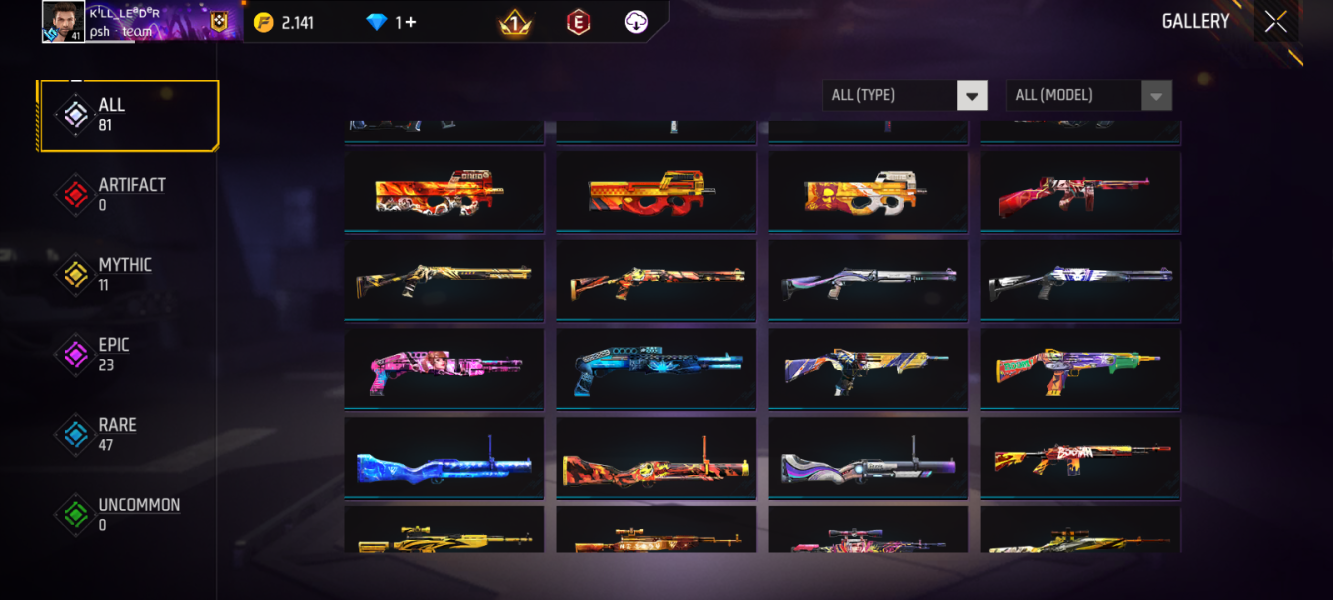Pick the blue glowing shotgun skin
This screenshot has width=1333, height=600.
pos(656,369)
